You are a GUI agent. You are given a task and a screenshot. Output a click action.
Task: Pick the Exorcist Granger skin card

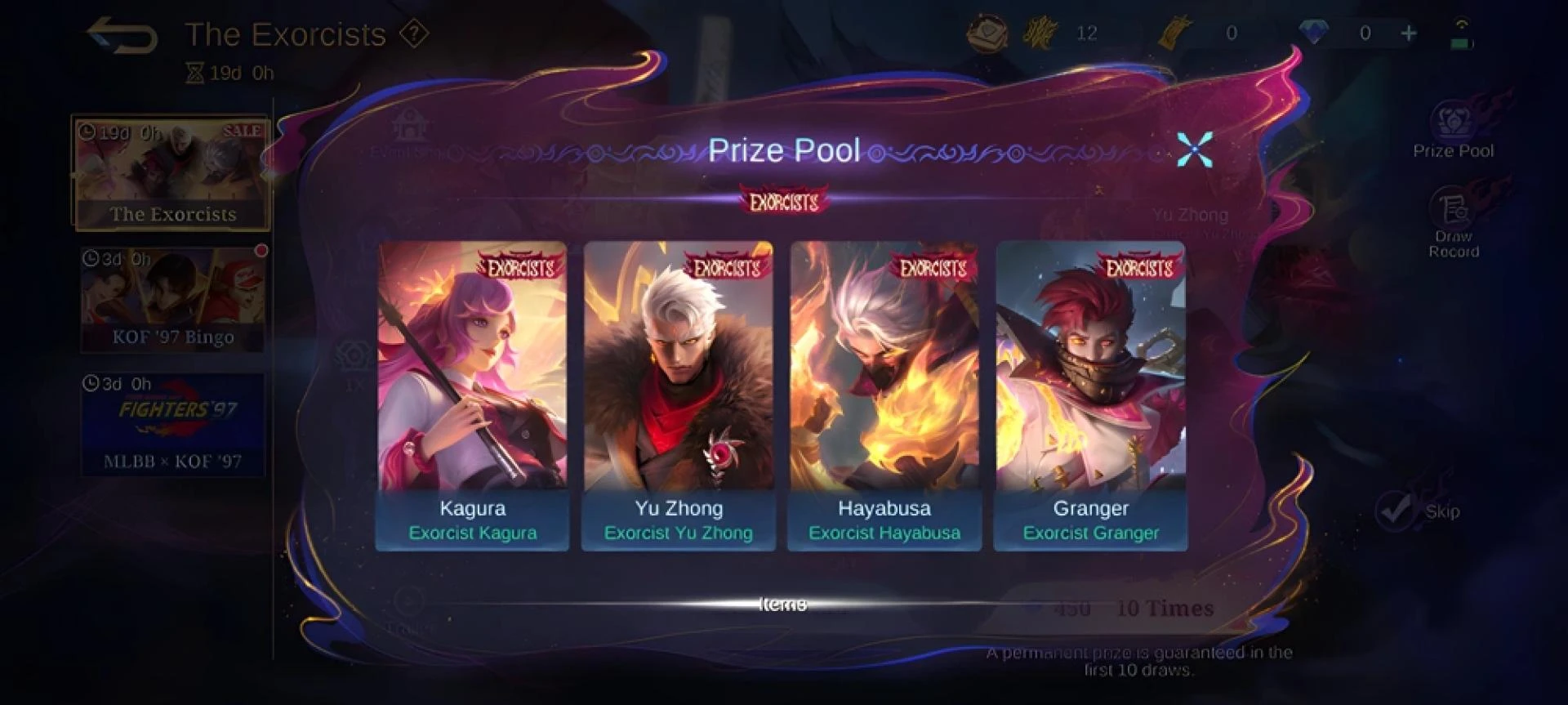pyautogui.click(x=1090, y=395)
